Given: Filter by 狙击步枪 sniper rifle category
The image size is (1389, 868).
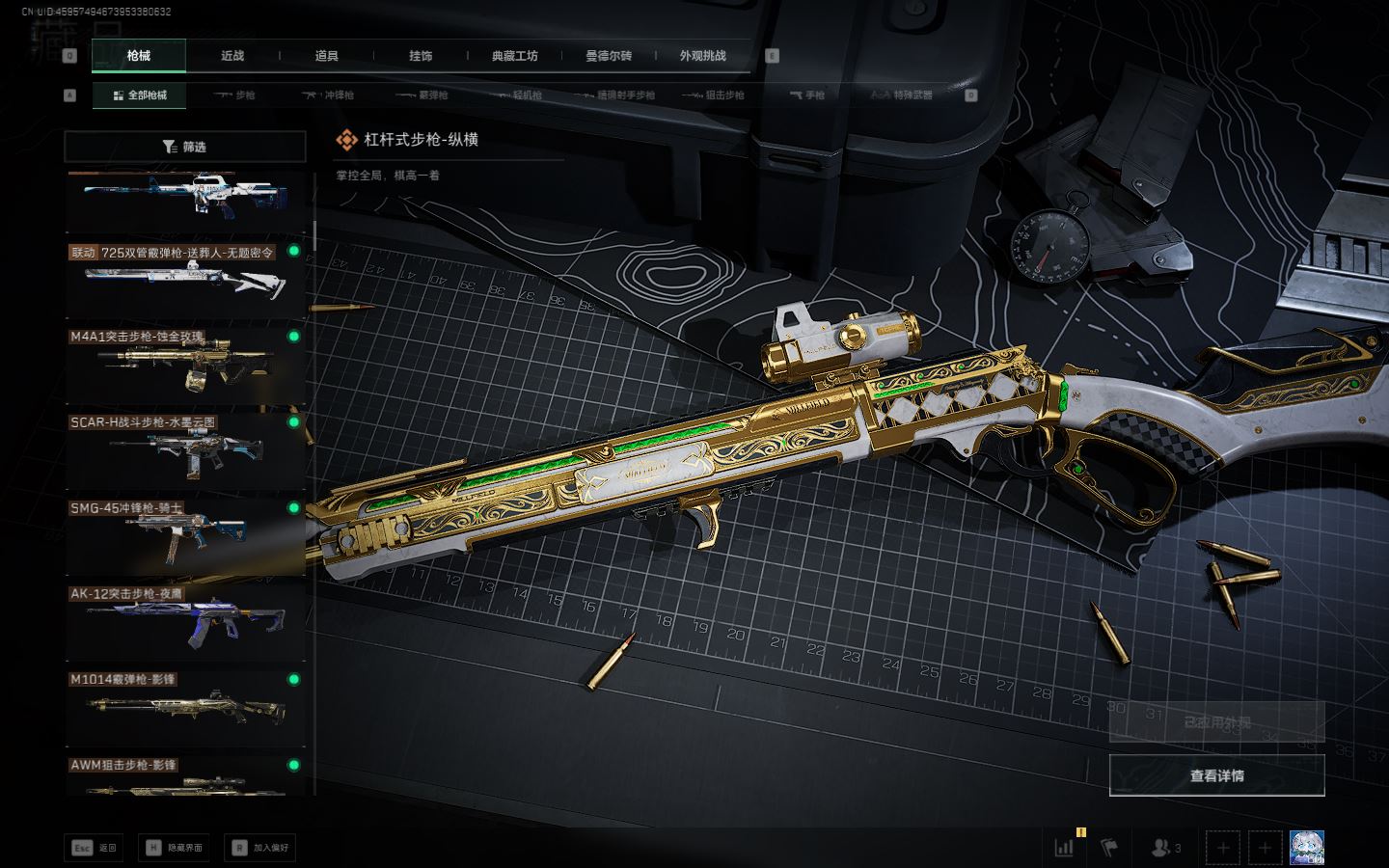Looking at the screenshot, I should tap(713, 95).
